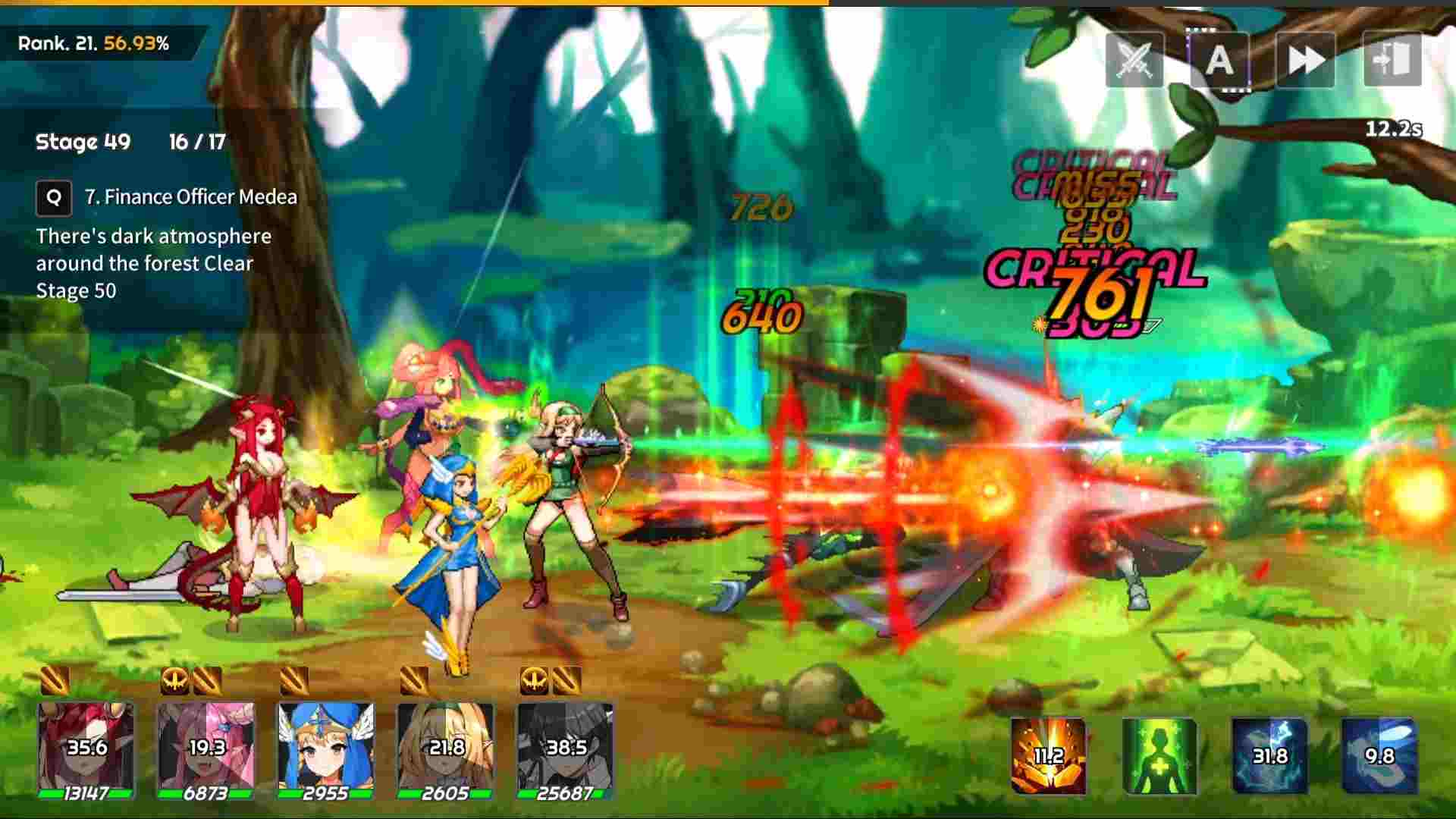Enable auto-battle with the A button
The image size is (1456, 819).
1219,62
